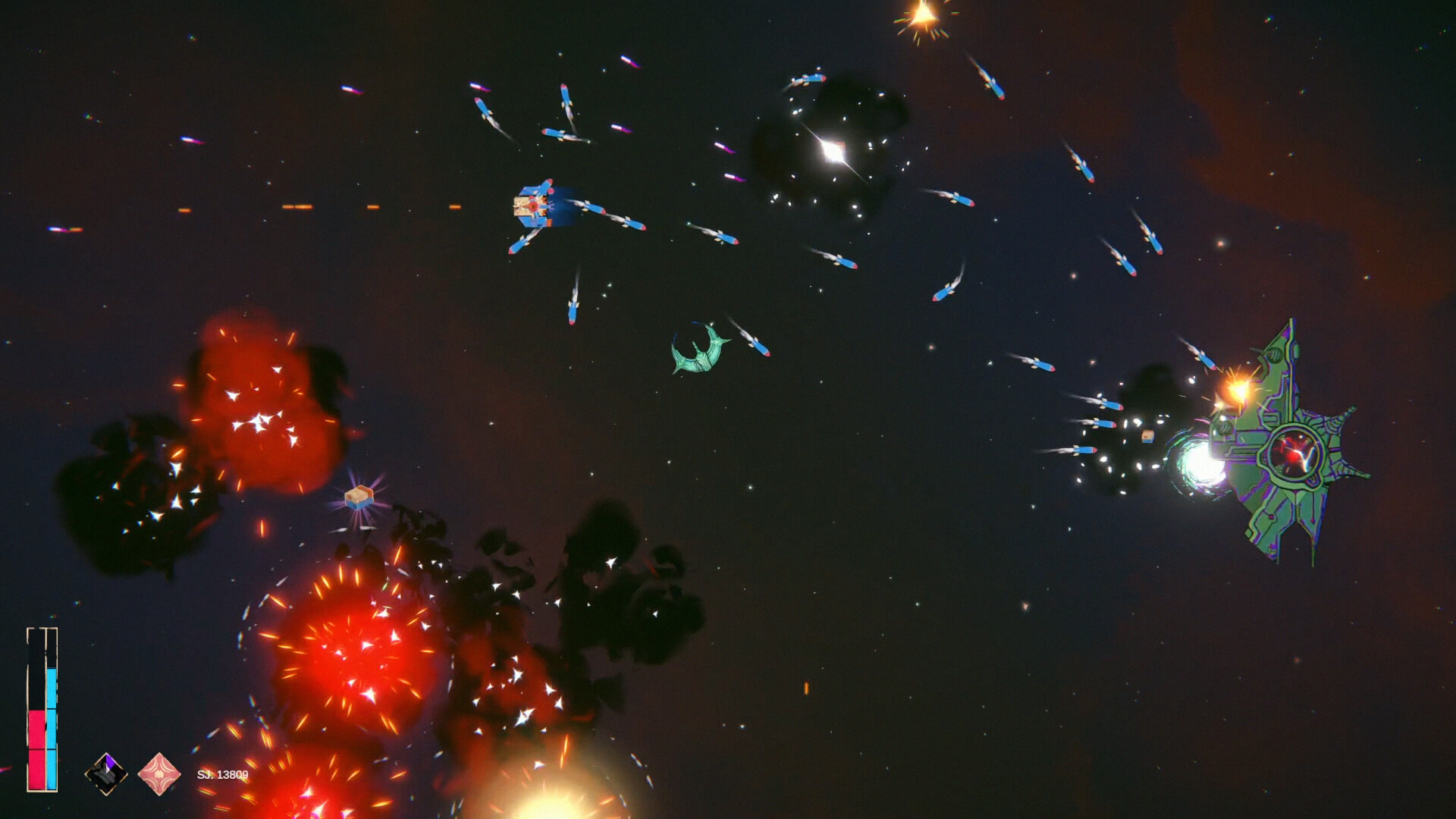Screen dimensions: 1456x819
Task: Select the blue player ship firing missiles
Action: [540, 206]
